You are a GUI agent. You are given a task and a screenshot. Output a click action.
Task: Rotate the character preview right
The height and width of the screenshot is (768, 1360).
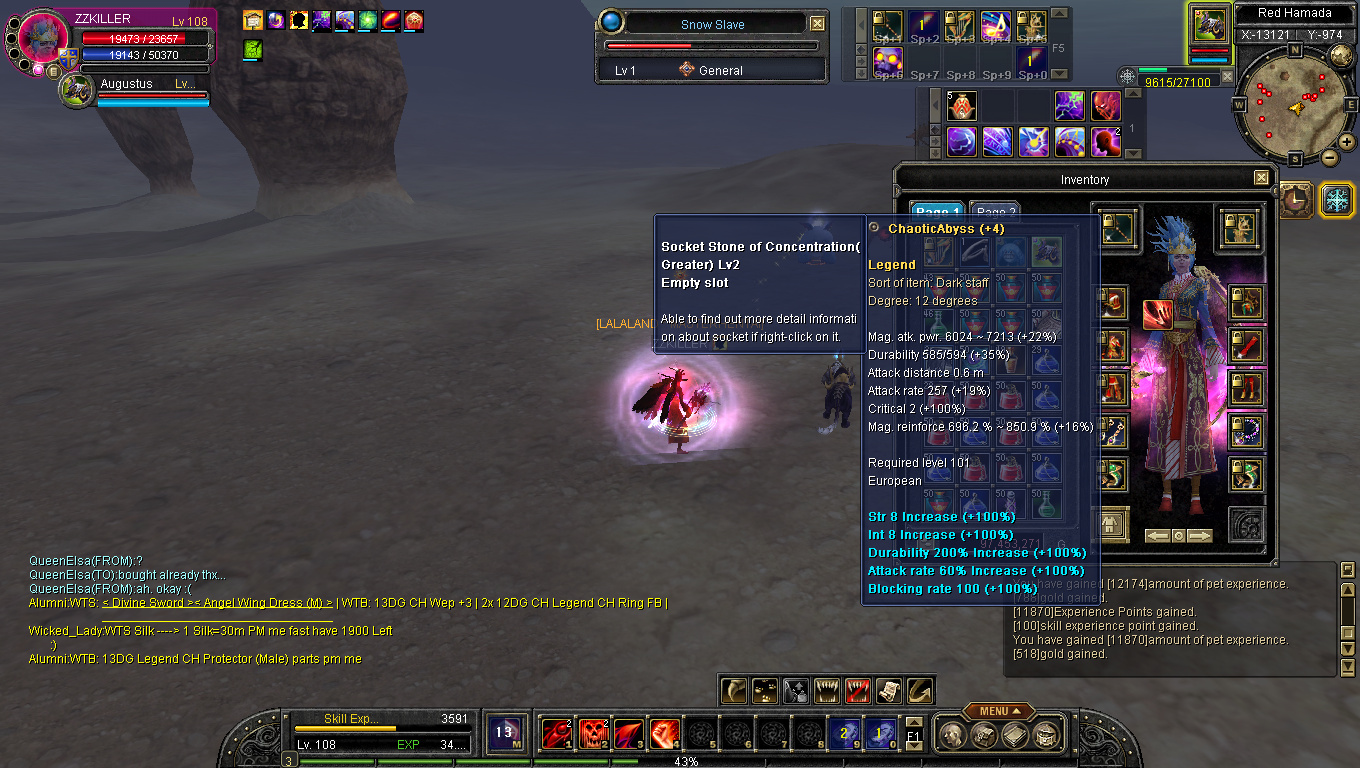pos(1199,536)
